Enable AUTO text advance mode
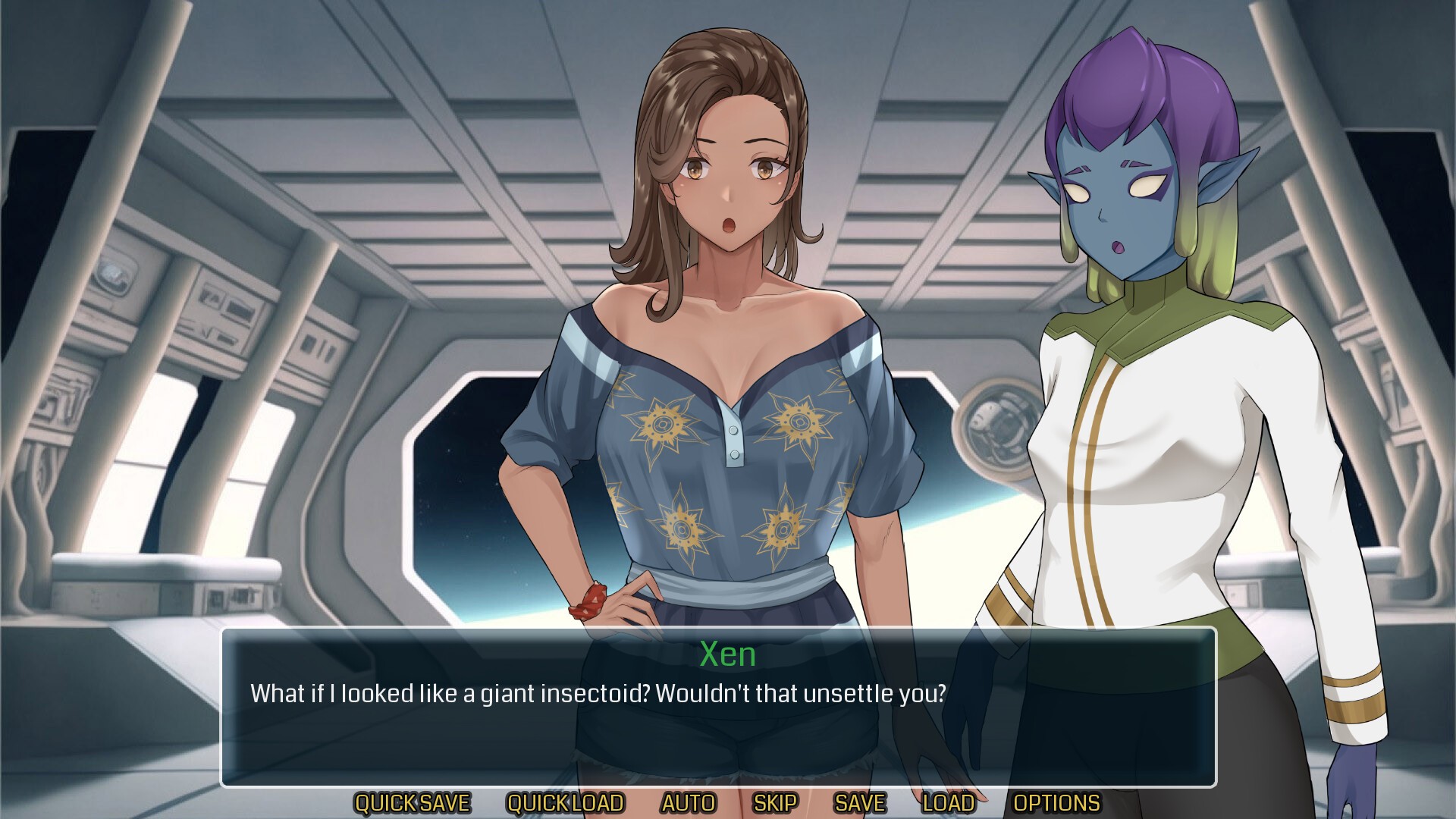This screenshot has width=1456, height=819. pyautogui.click(x=689, y=802)
